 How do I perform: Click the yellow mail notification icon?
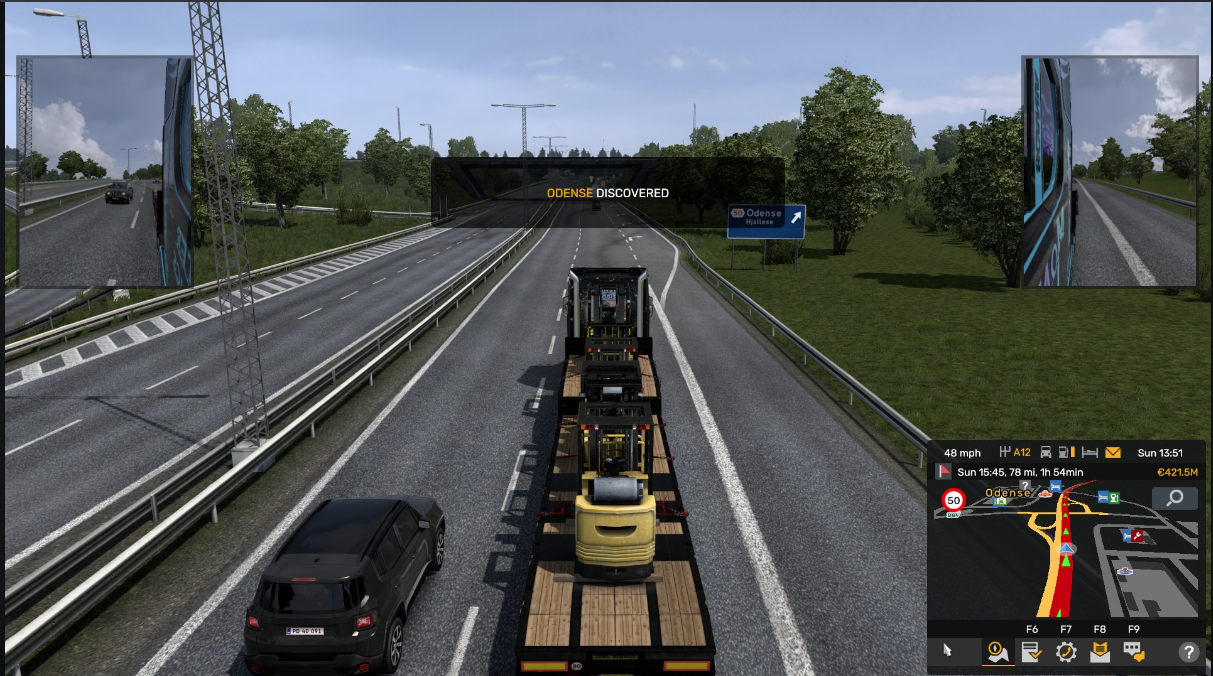1113,452
